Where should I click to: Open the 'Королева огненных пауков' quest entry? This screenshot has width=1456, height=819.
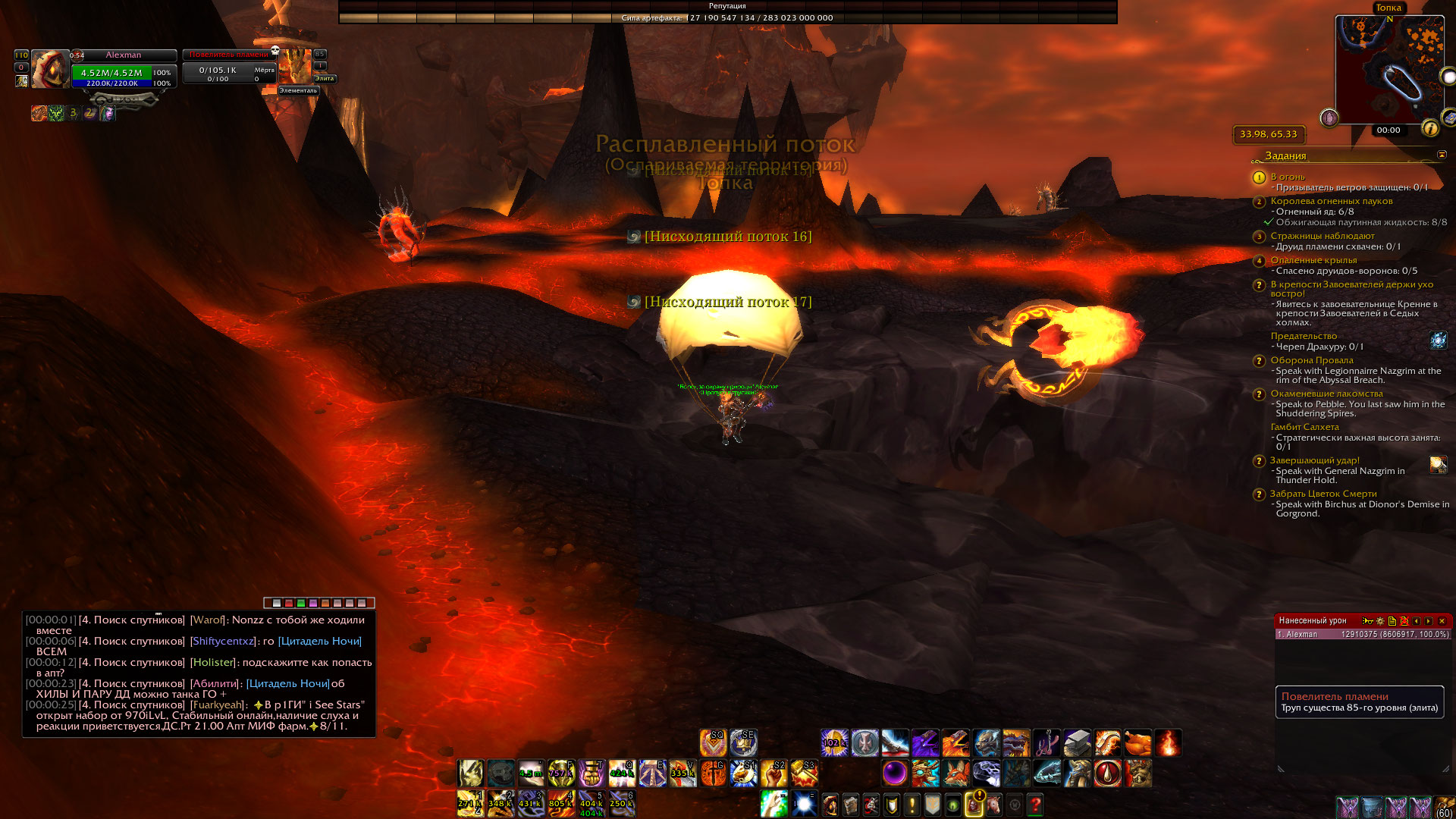pos(1331,201)
